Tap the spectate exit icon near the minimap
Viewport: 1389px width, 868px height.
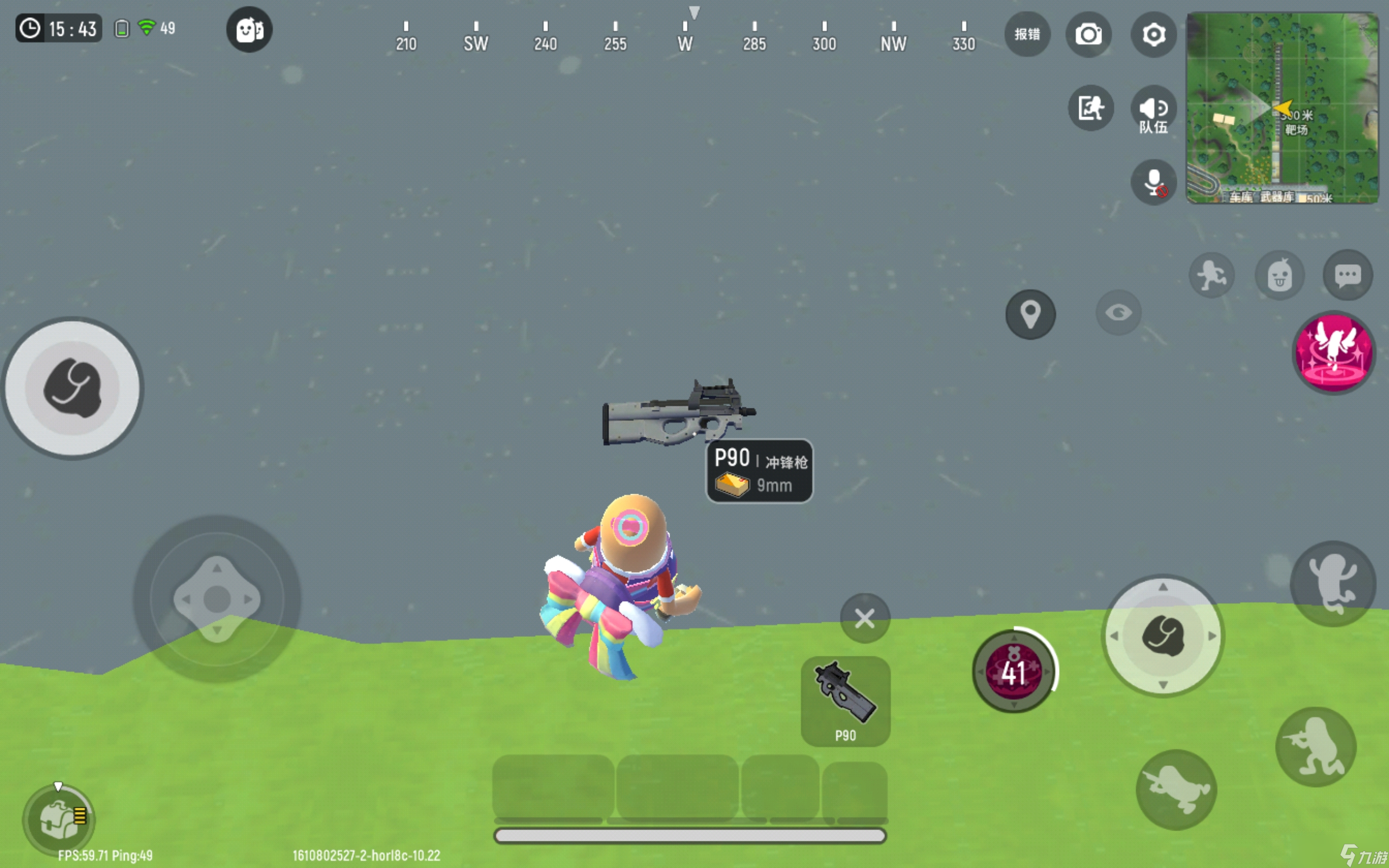1091,108
